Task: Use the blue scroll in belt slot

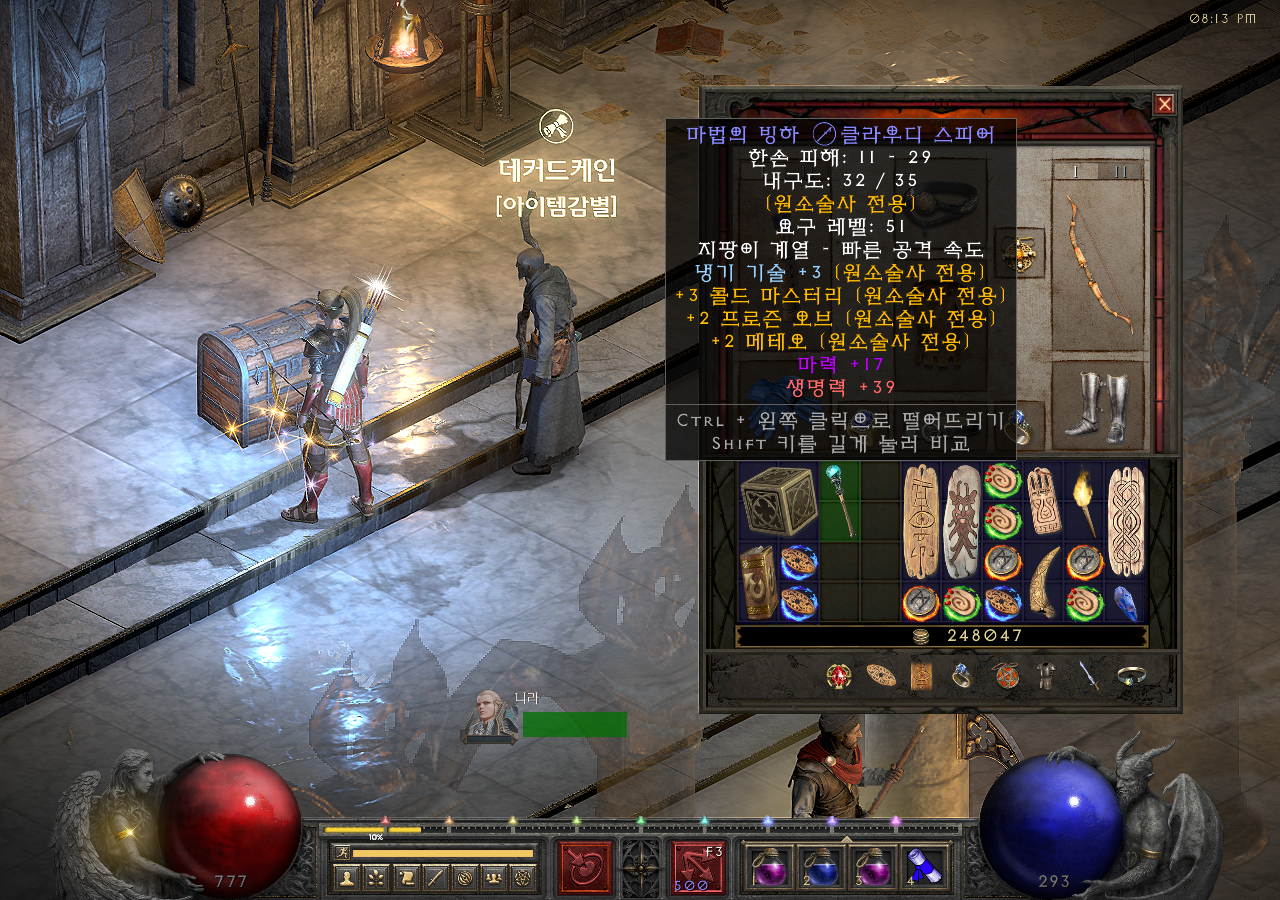Action: (923, 866)
